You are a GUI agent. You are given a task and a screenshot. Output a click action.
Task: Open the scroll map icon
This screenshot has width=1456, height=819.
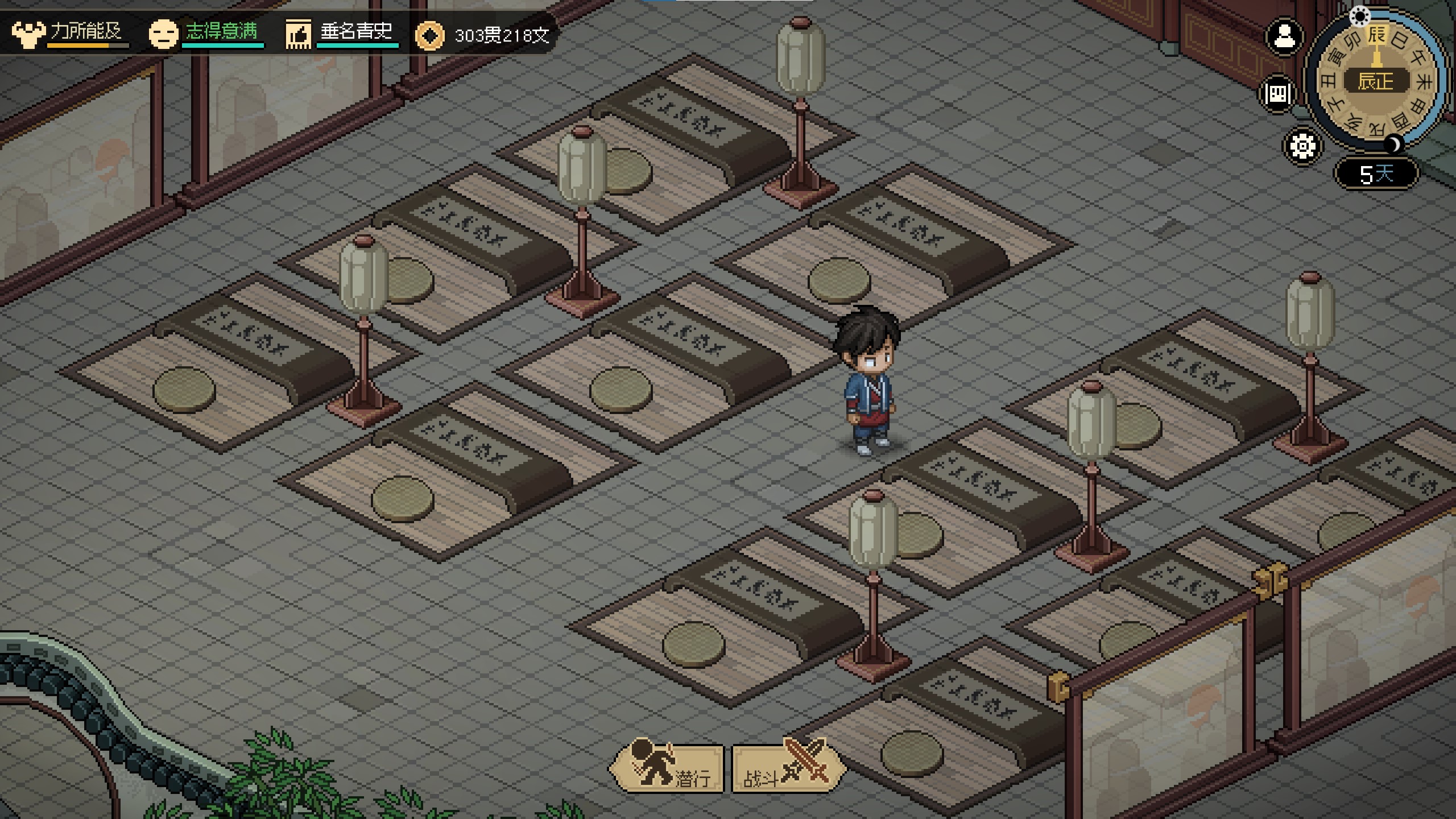[x=1279, y=93]
